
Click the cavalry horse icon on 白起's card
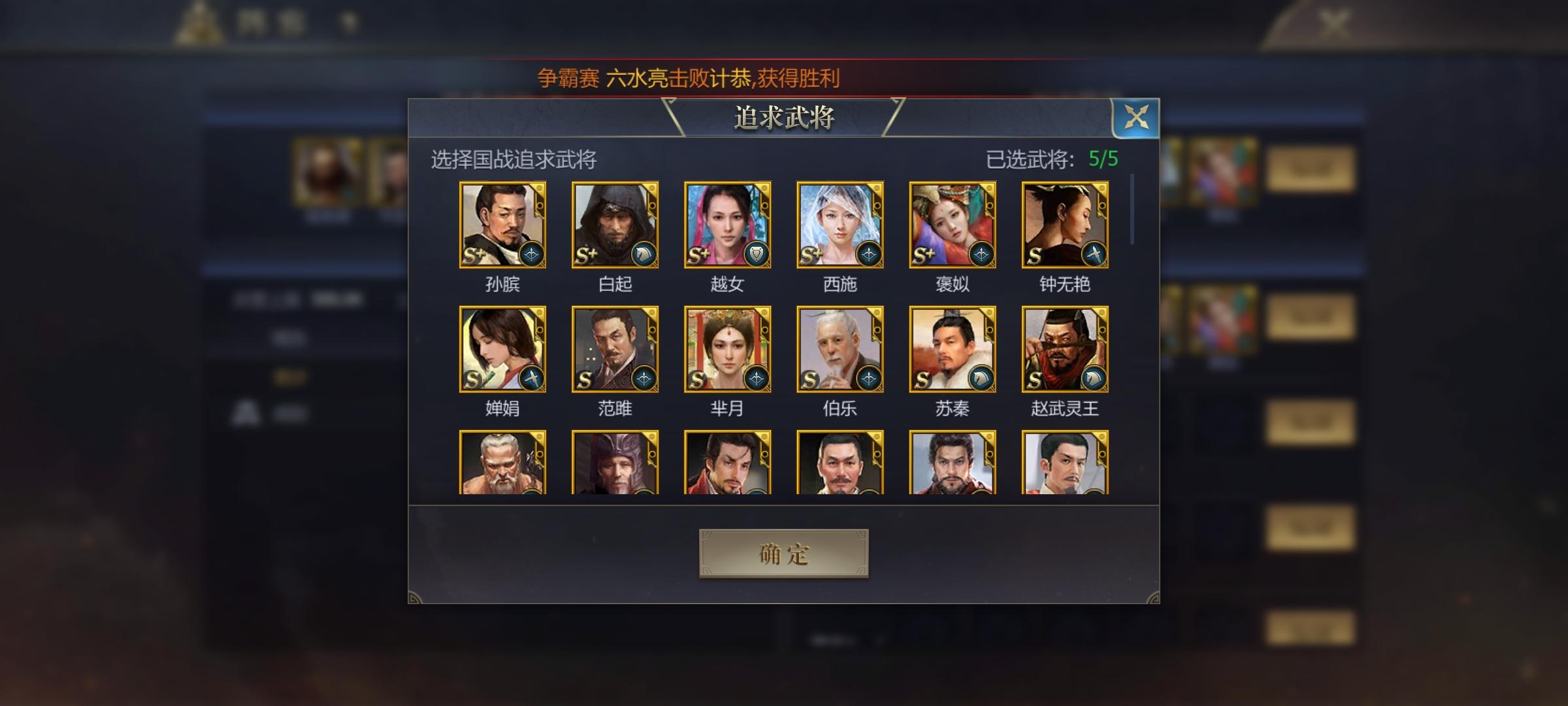click(644, 255)
